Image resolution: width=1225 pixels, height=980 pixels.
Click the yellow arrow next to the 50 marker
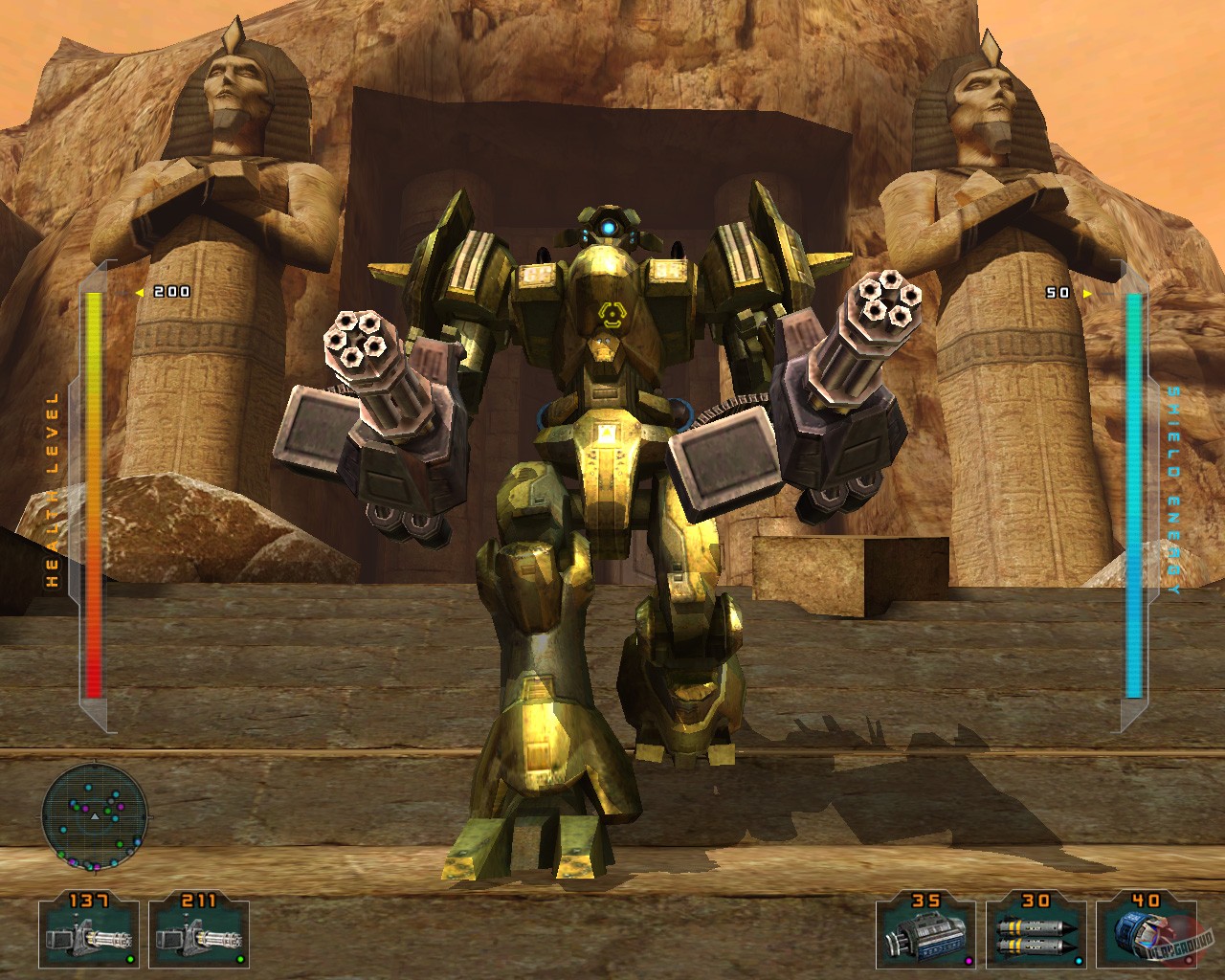click(1087, 296)
